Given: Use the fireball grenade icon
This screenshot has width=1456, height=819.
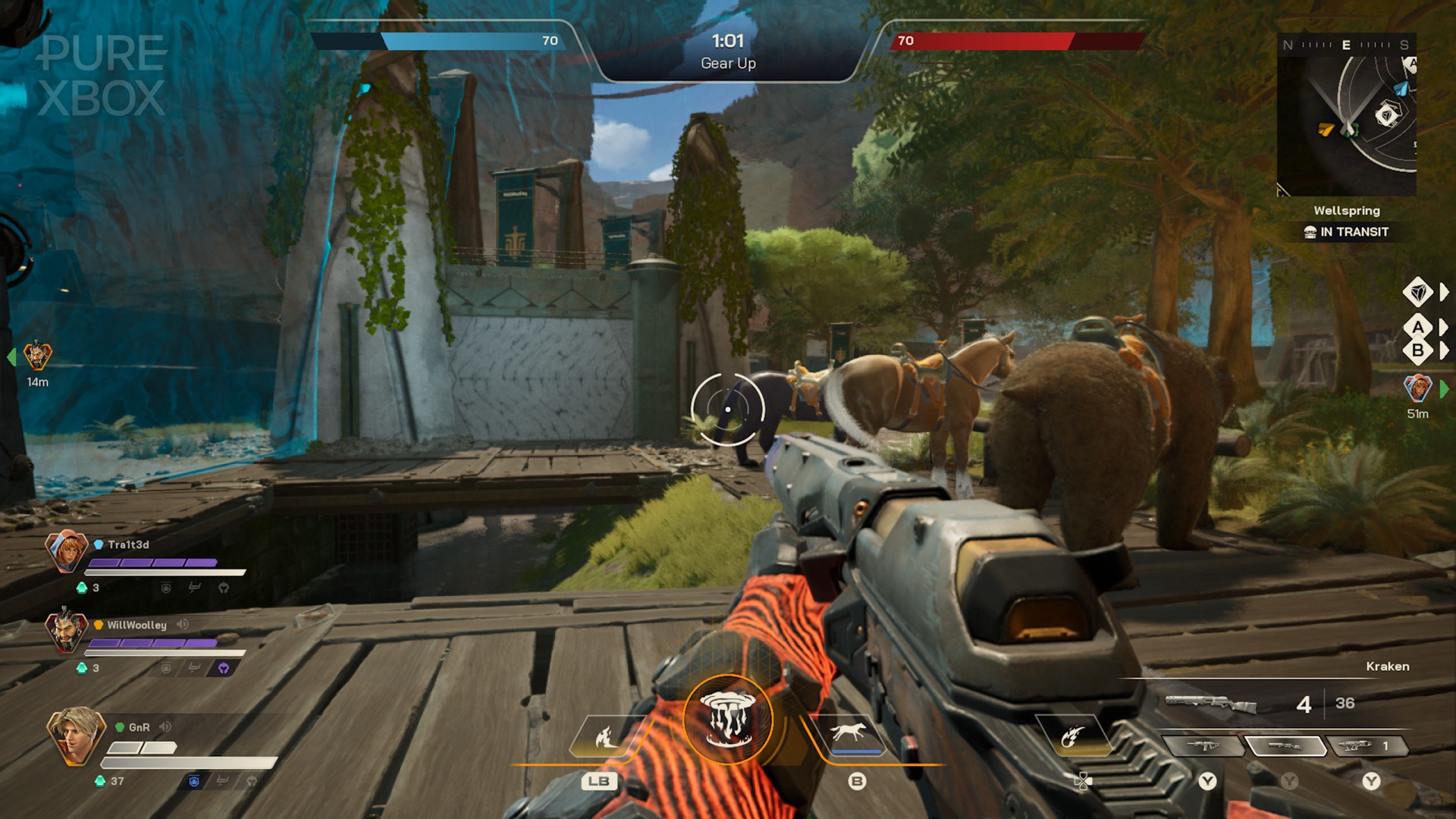Looking at the screenshot, I should click(1072, 736).
